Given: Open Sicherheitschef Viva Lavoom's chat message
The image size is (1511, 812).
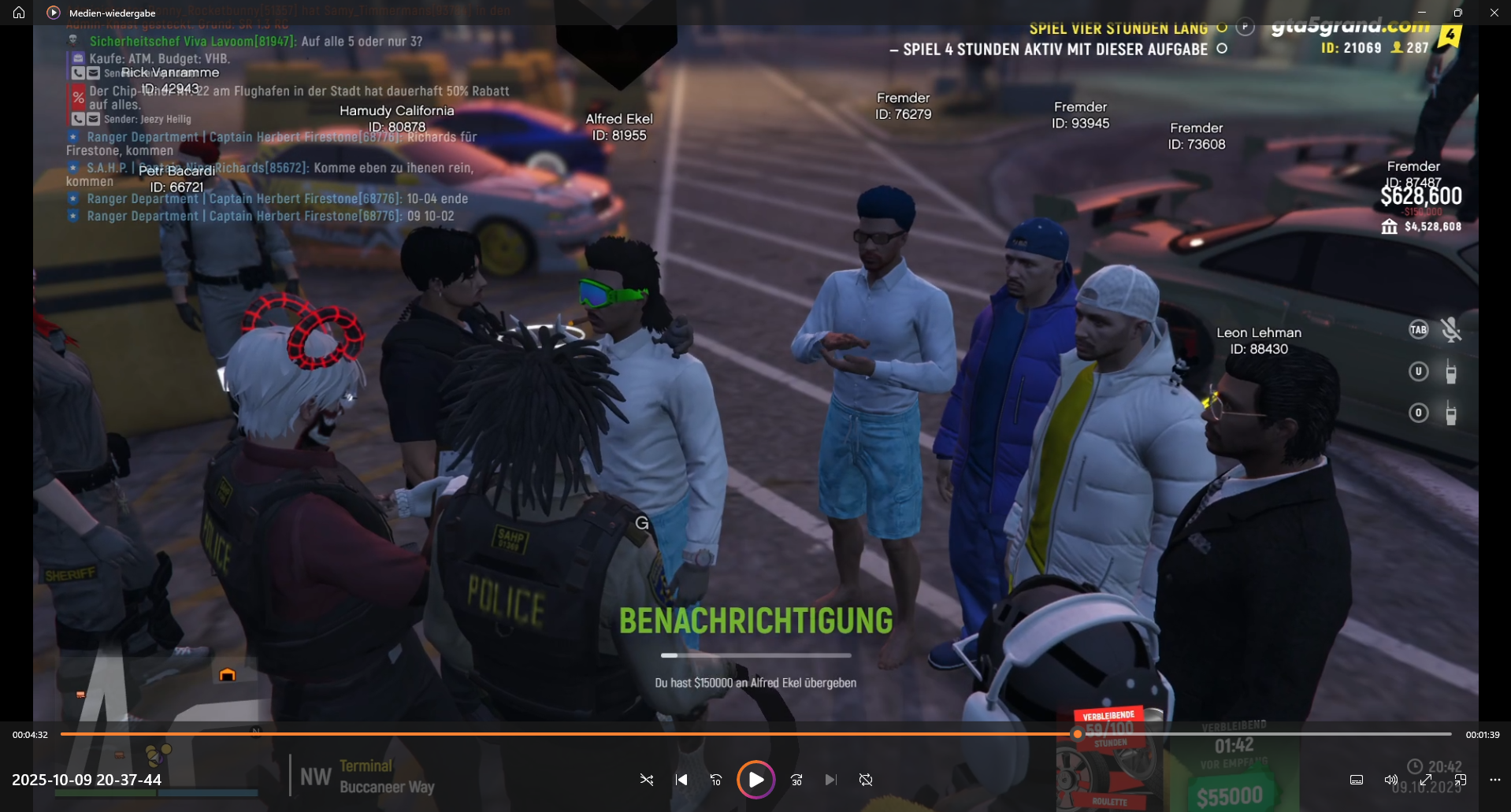Looking at the screenshot, I should (x=255, y=41).
